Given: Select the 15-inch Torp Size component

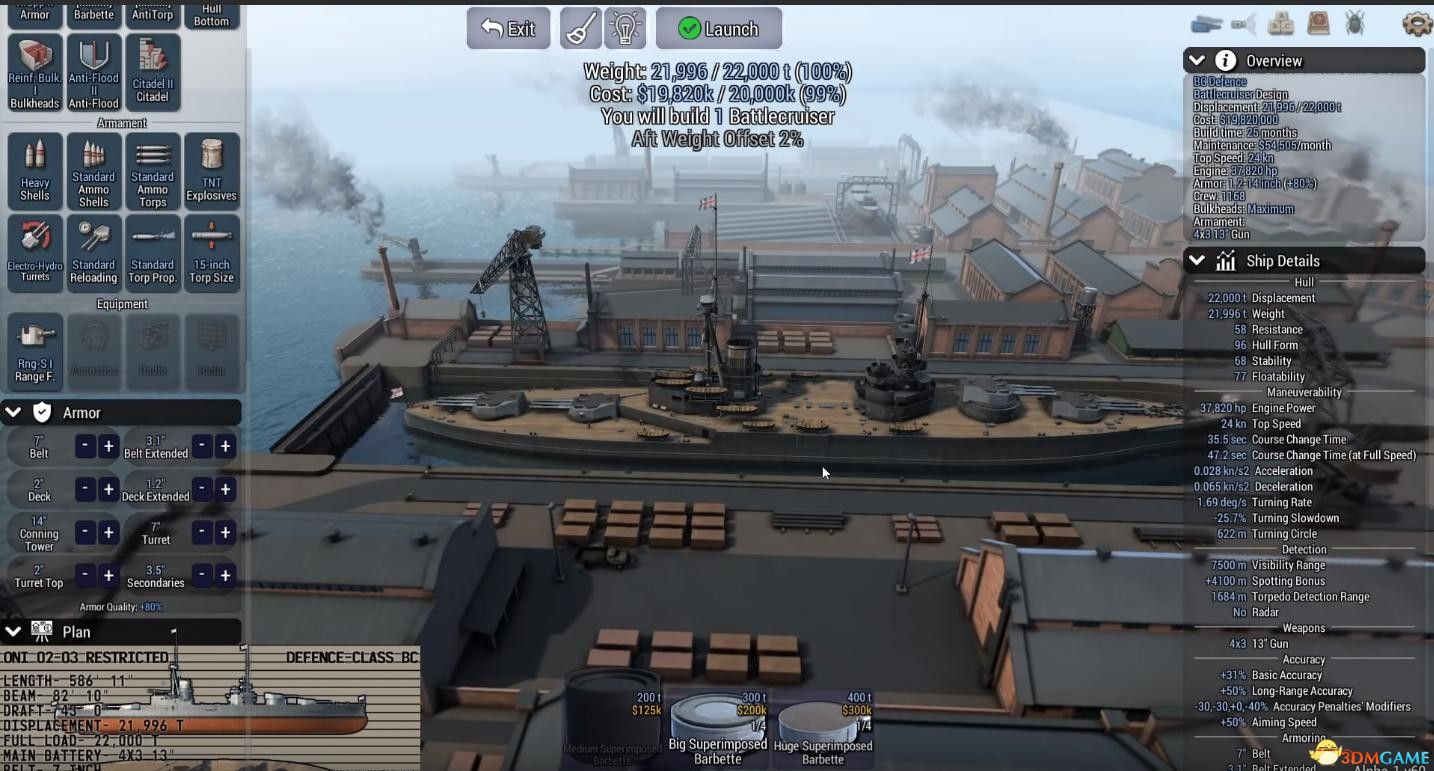Looking at the screenshot, I should coord(211,252).
